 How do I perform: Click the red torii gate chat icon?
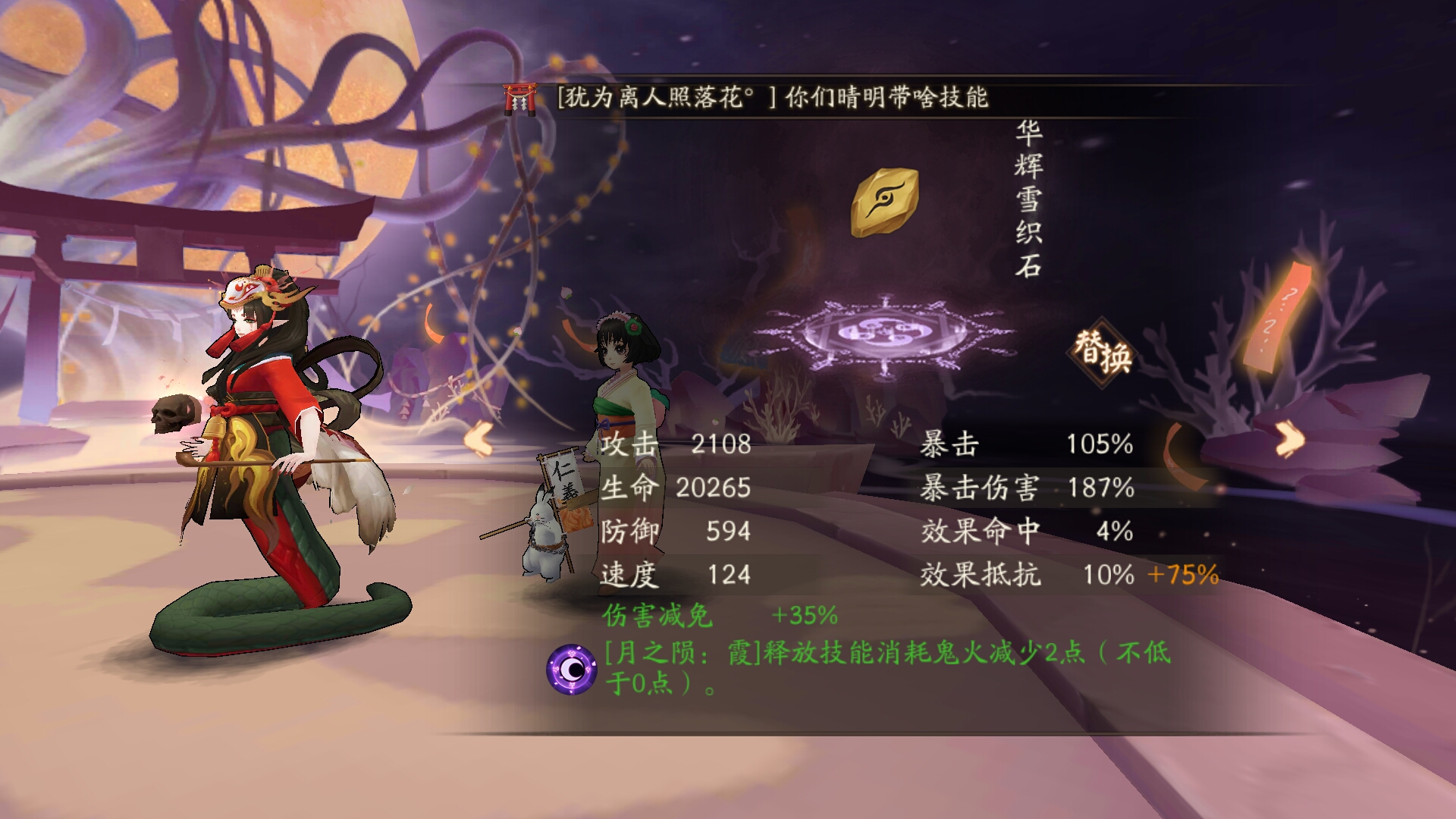520,99
